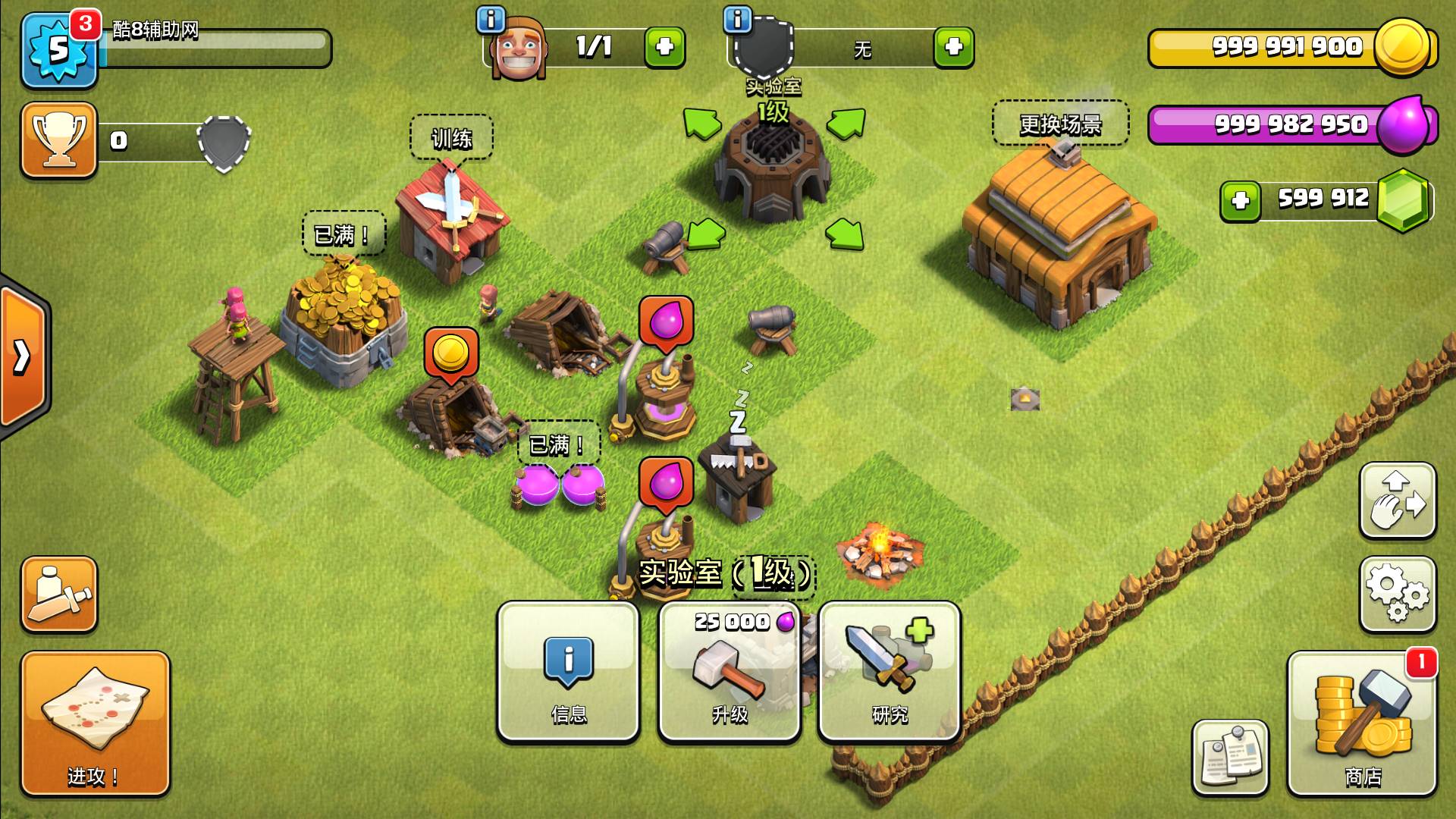Add a builder using the plus button

pyautogui.click(x=664, y=47)
